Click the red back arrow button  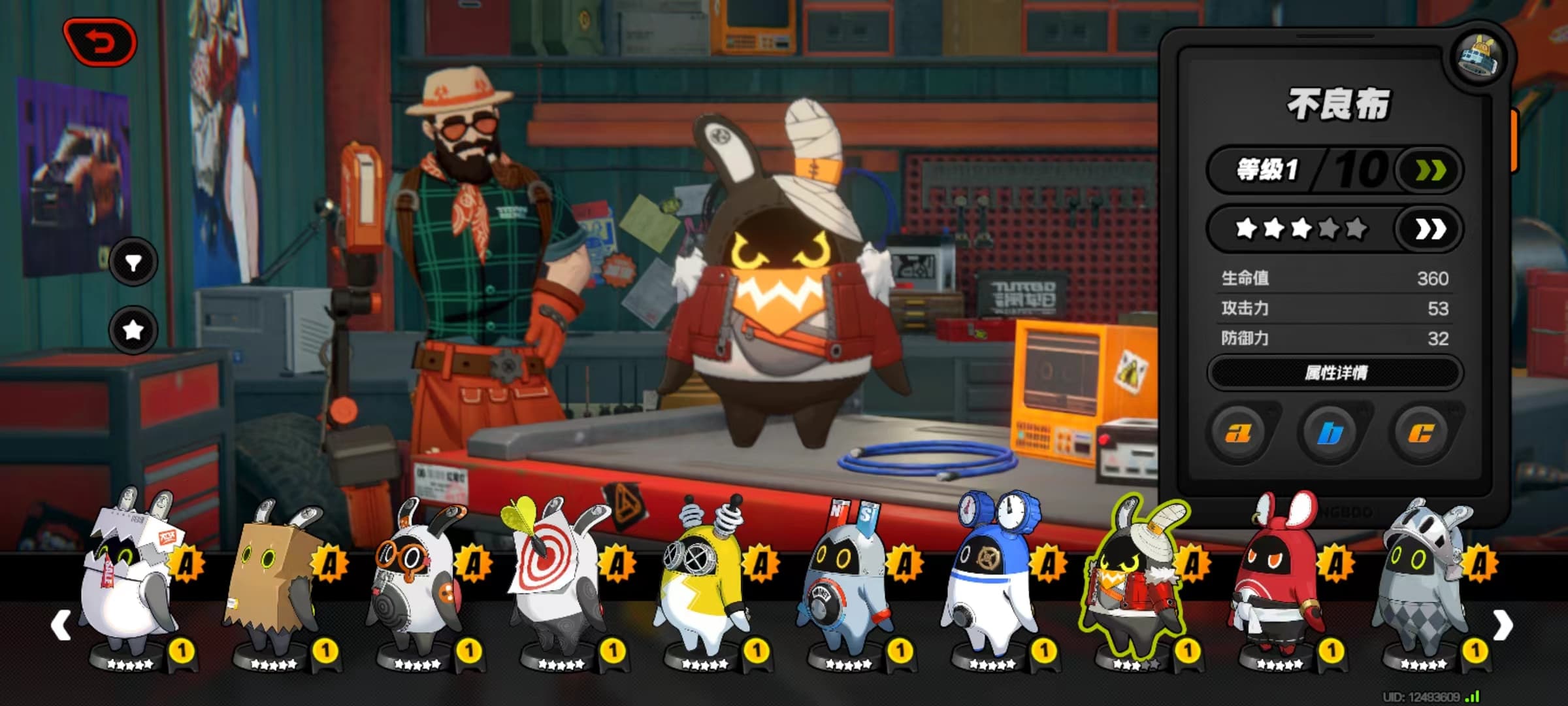(x=100, y=42)
